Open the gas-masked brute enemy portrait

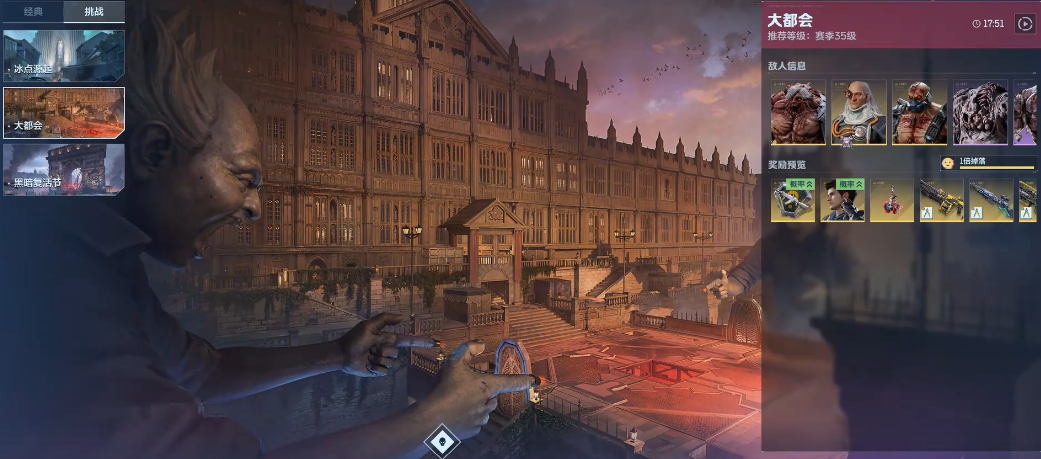919,112
